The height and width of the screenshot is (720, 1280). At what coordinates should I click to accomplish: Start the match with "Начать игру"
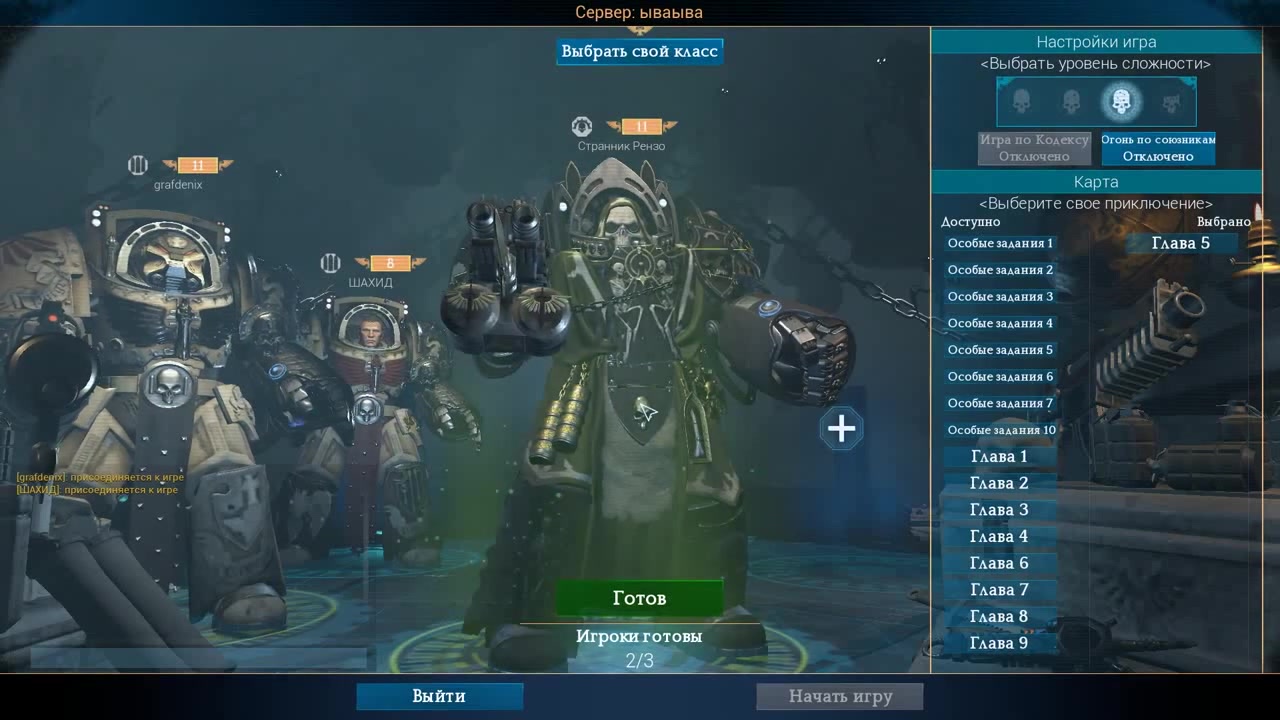840,696
